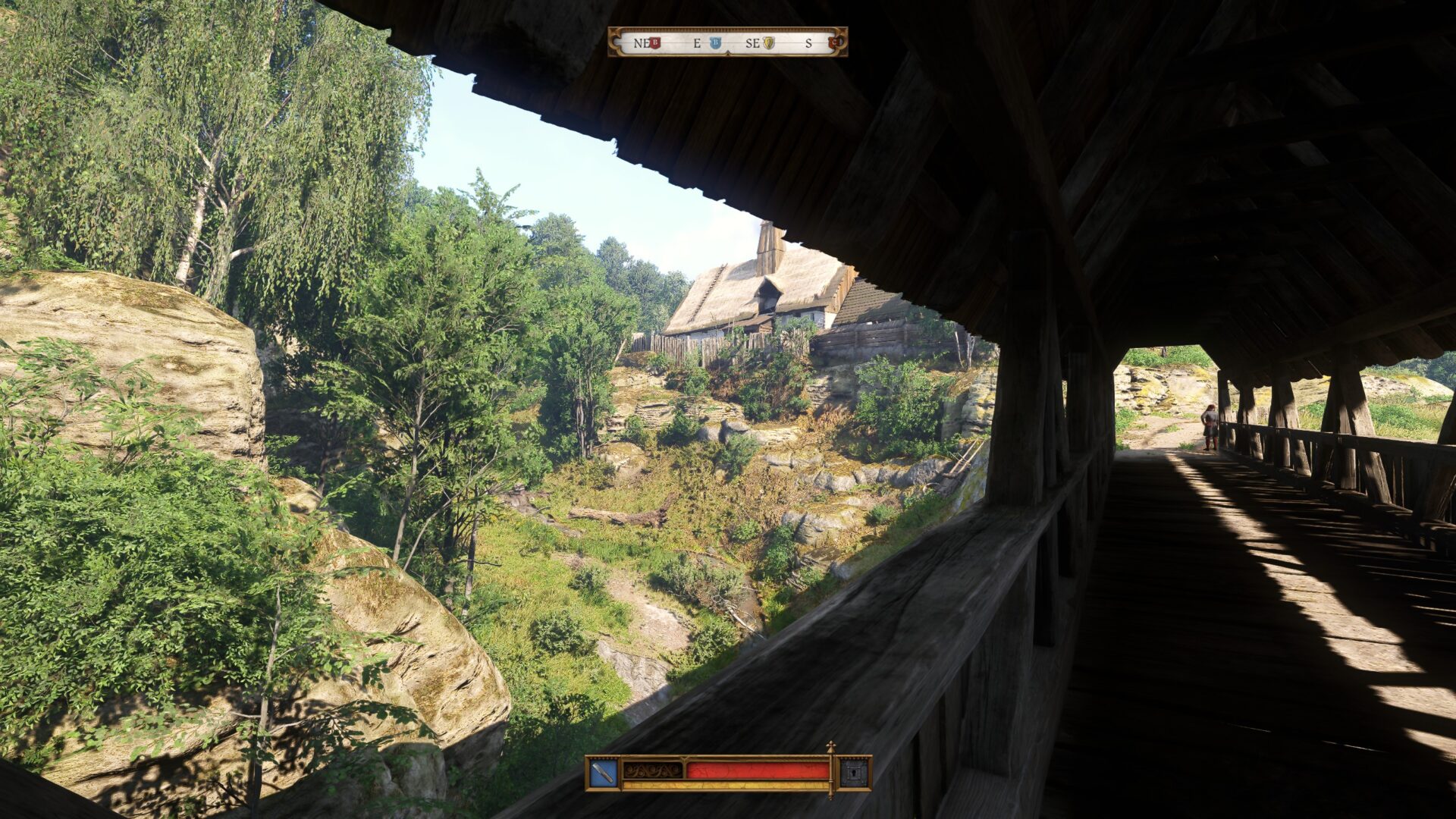The height and width of the screenshot is (819, 1456).
Task: Click the yellow shield quest marker on compass
Action: [768, 43]
